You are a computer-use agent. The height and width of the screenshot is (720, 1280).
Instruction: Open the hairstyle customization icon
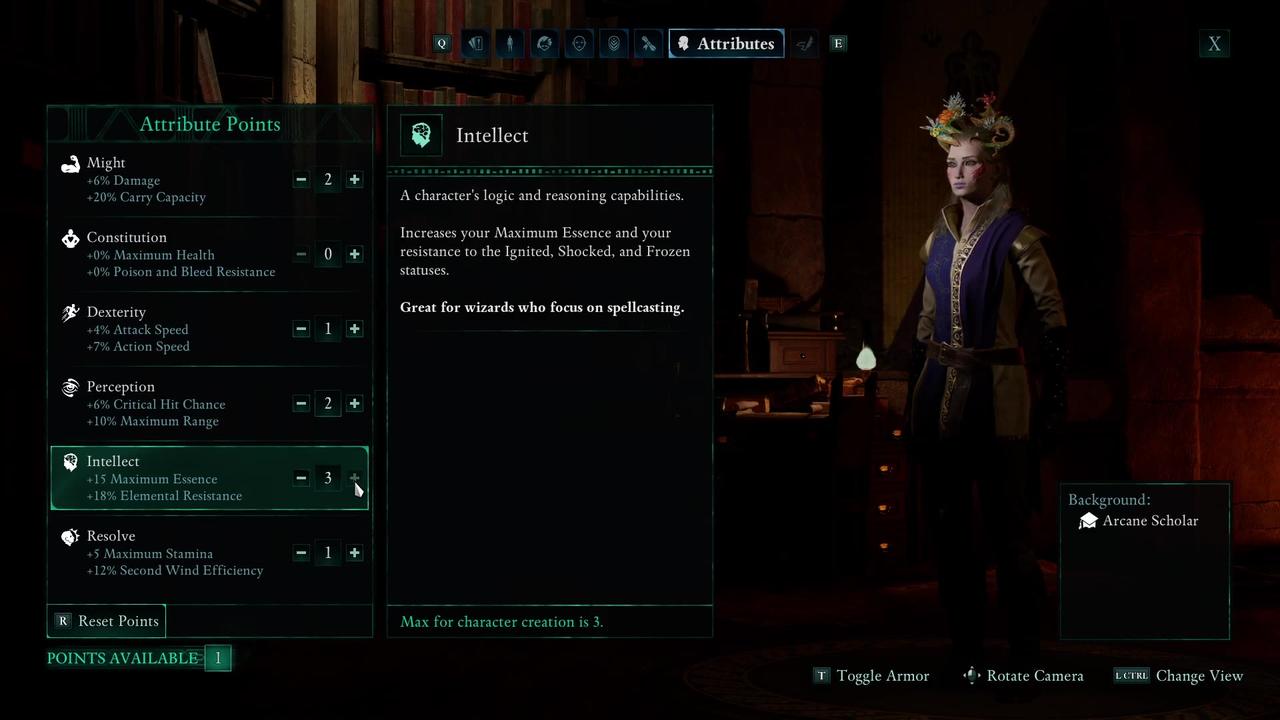(x=544, y=43)
